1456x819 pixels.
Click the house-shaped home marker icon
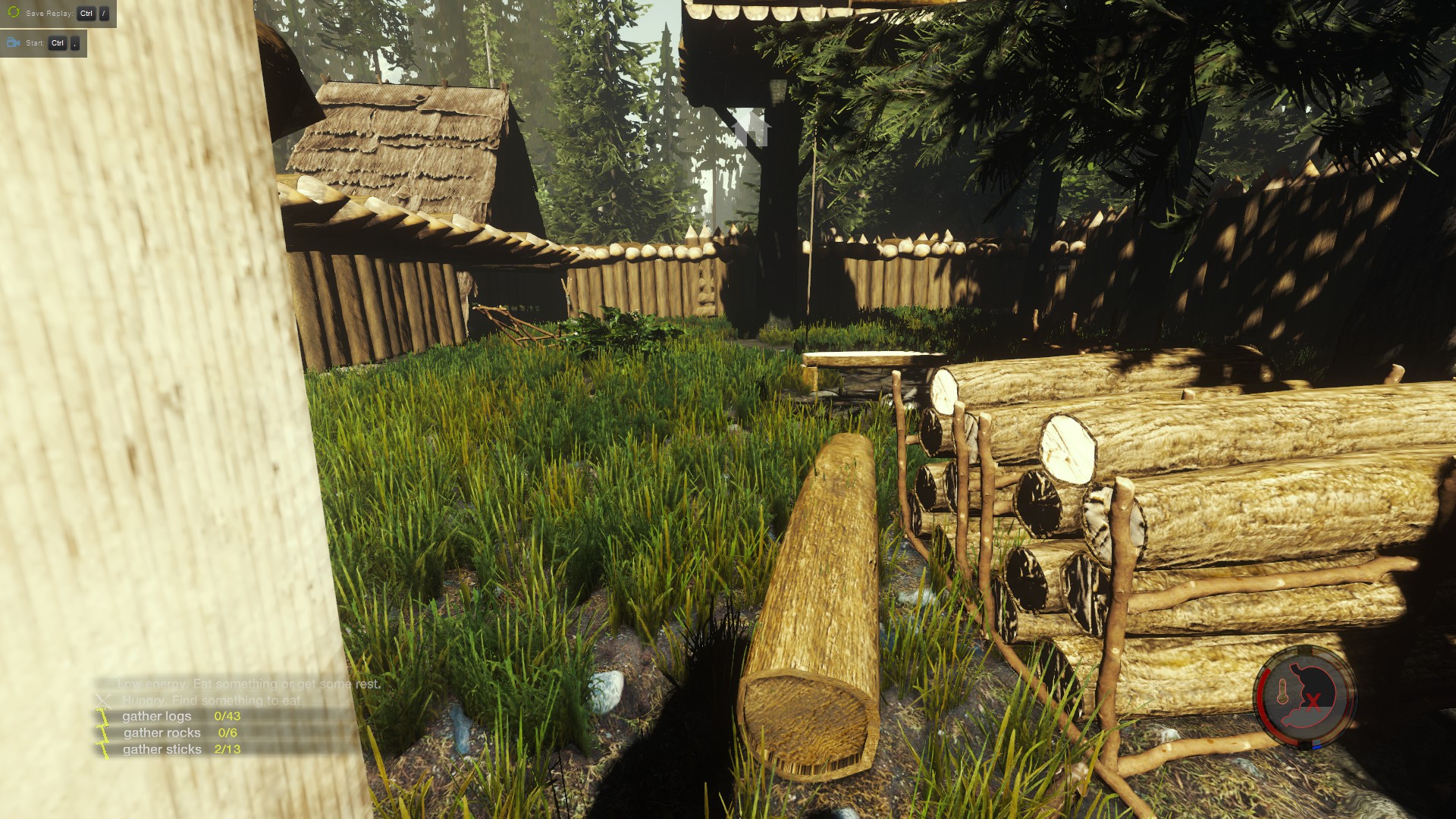coord(752,128)
